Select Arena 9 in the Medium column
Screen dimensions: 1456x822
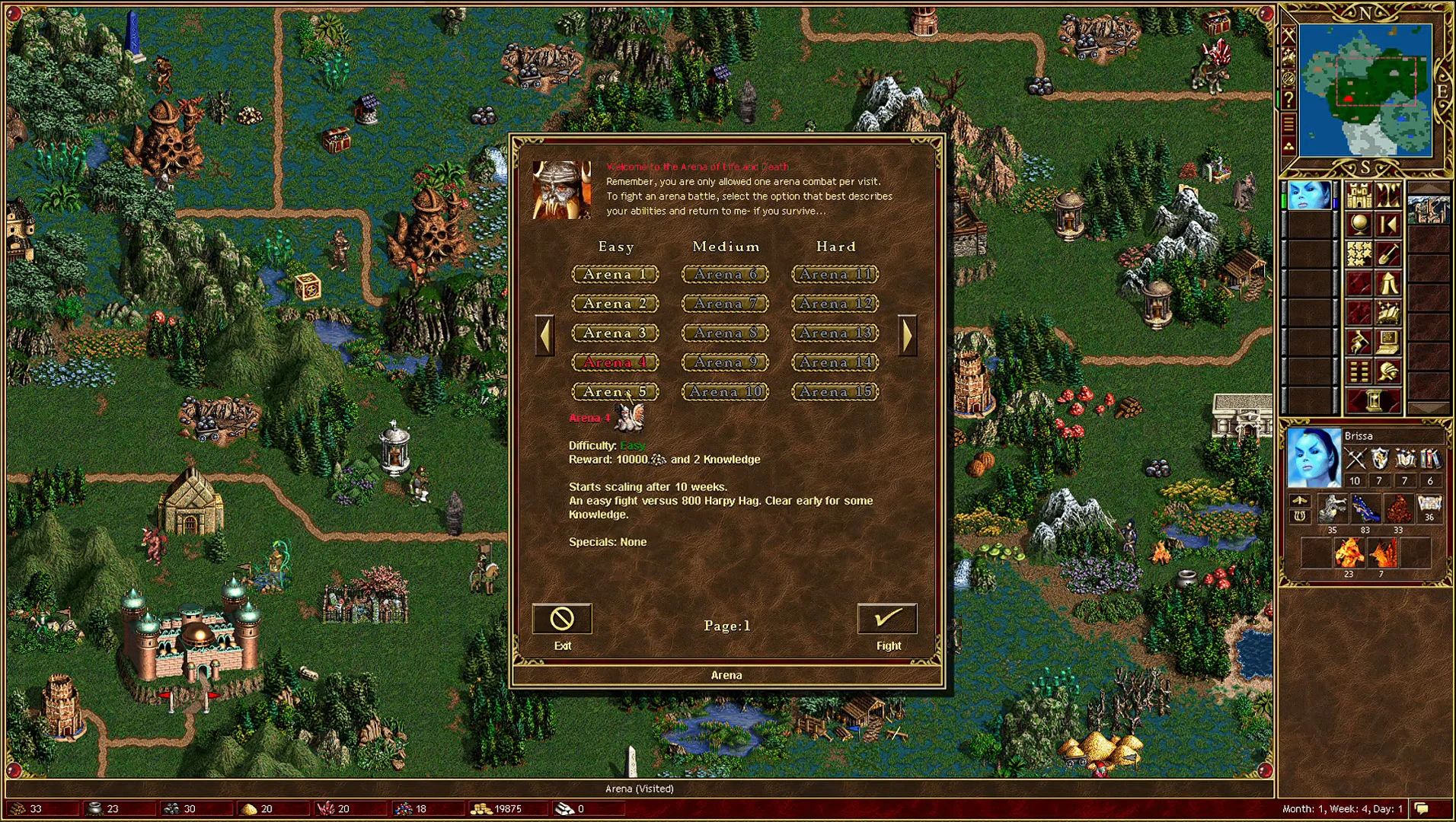(x=725, y=362)
